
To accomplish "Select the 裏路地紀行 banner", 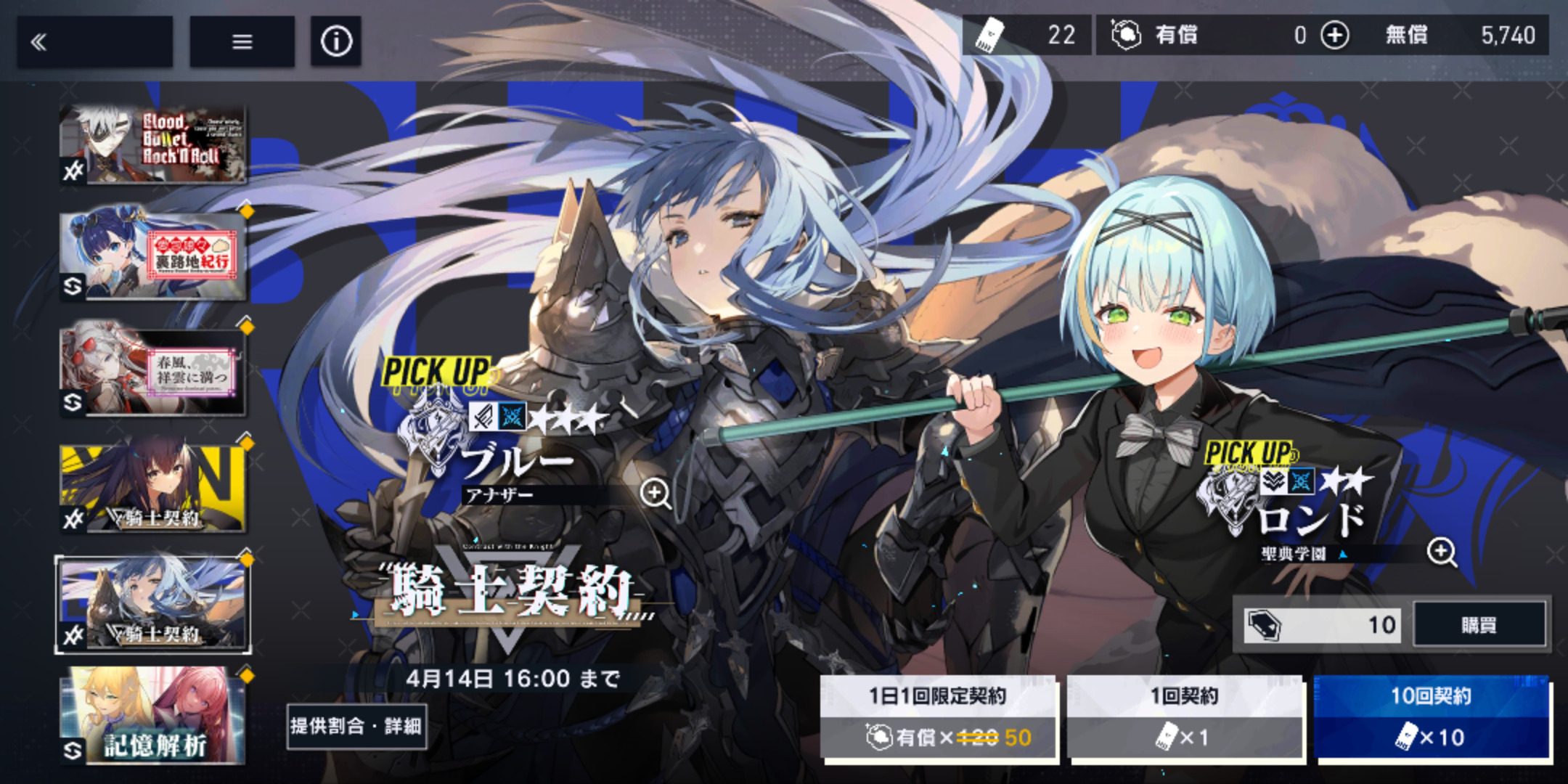I will click(x=154, y=256).
